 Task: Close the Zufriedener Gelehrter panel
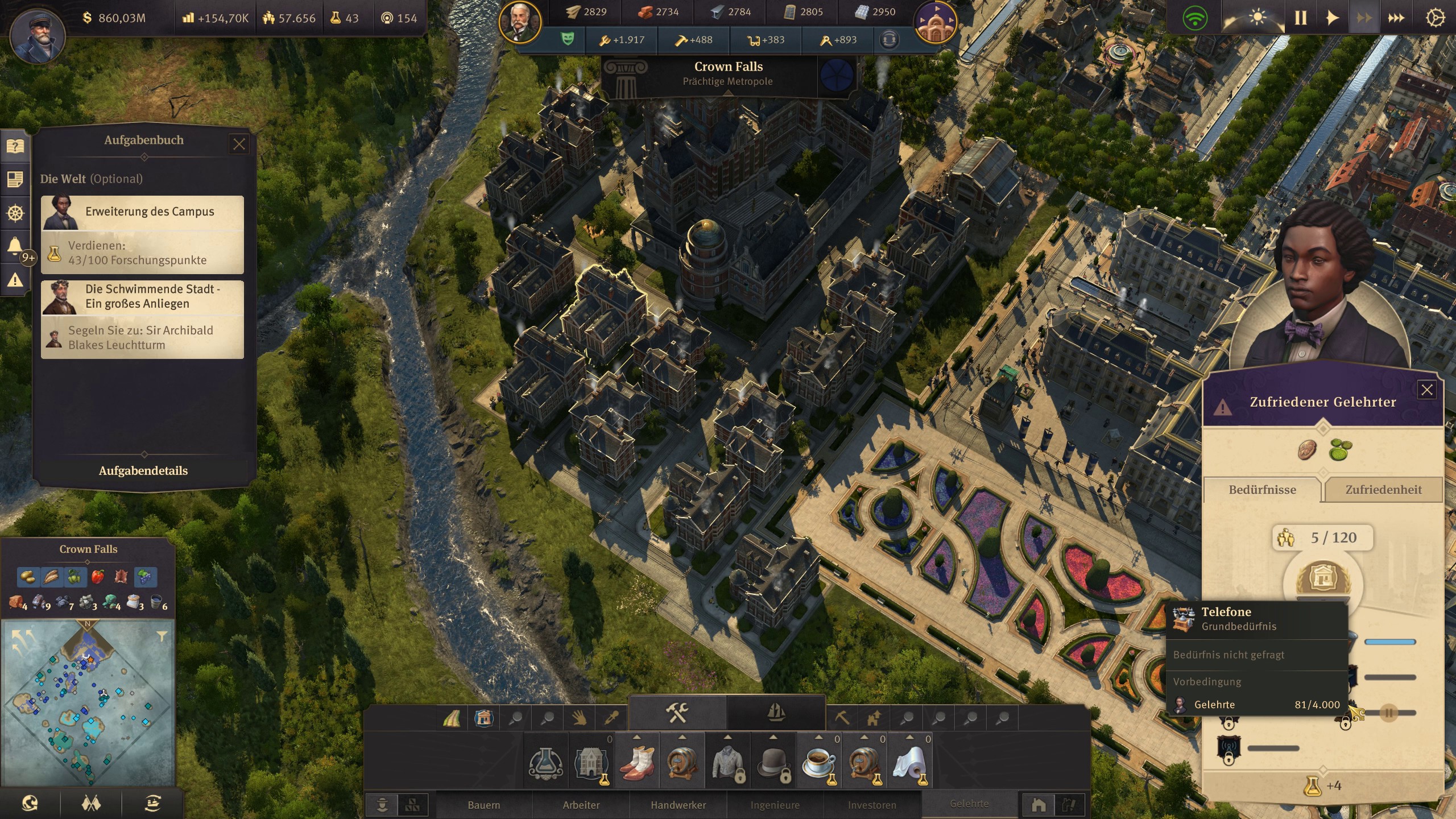tap(1427, 390)
